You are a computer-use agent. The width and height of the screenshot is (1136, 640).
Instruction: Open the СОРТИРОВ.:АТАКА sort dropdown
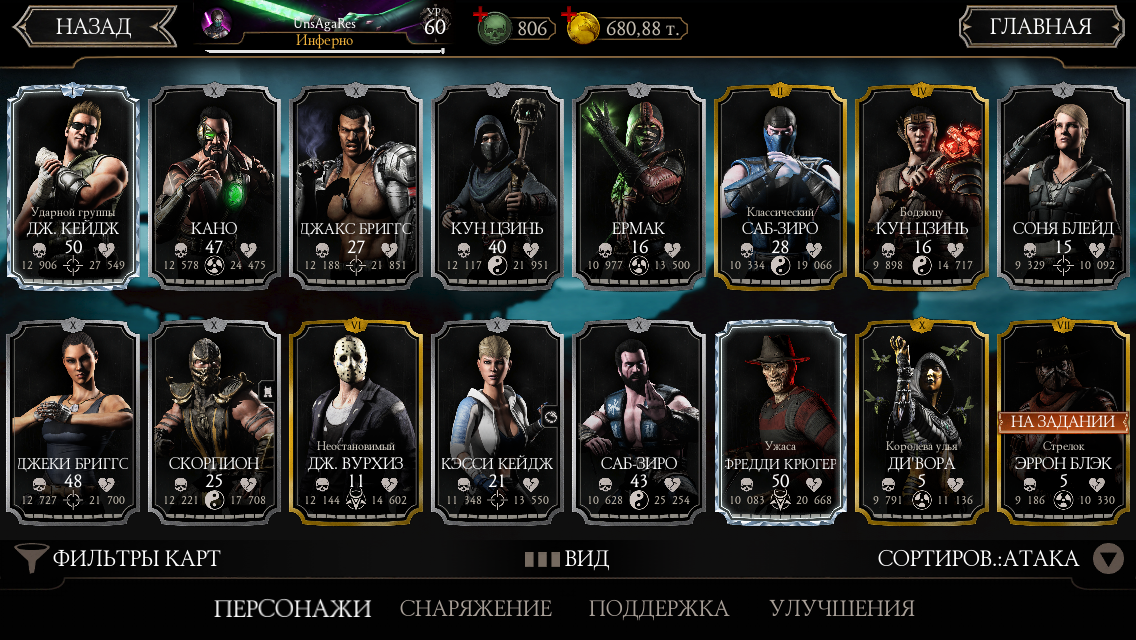(1000, 558)
